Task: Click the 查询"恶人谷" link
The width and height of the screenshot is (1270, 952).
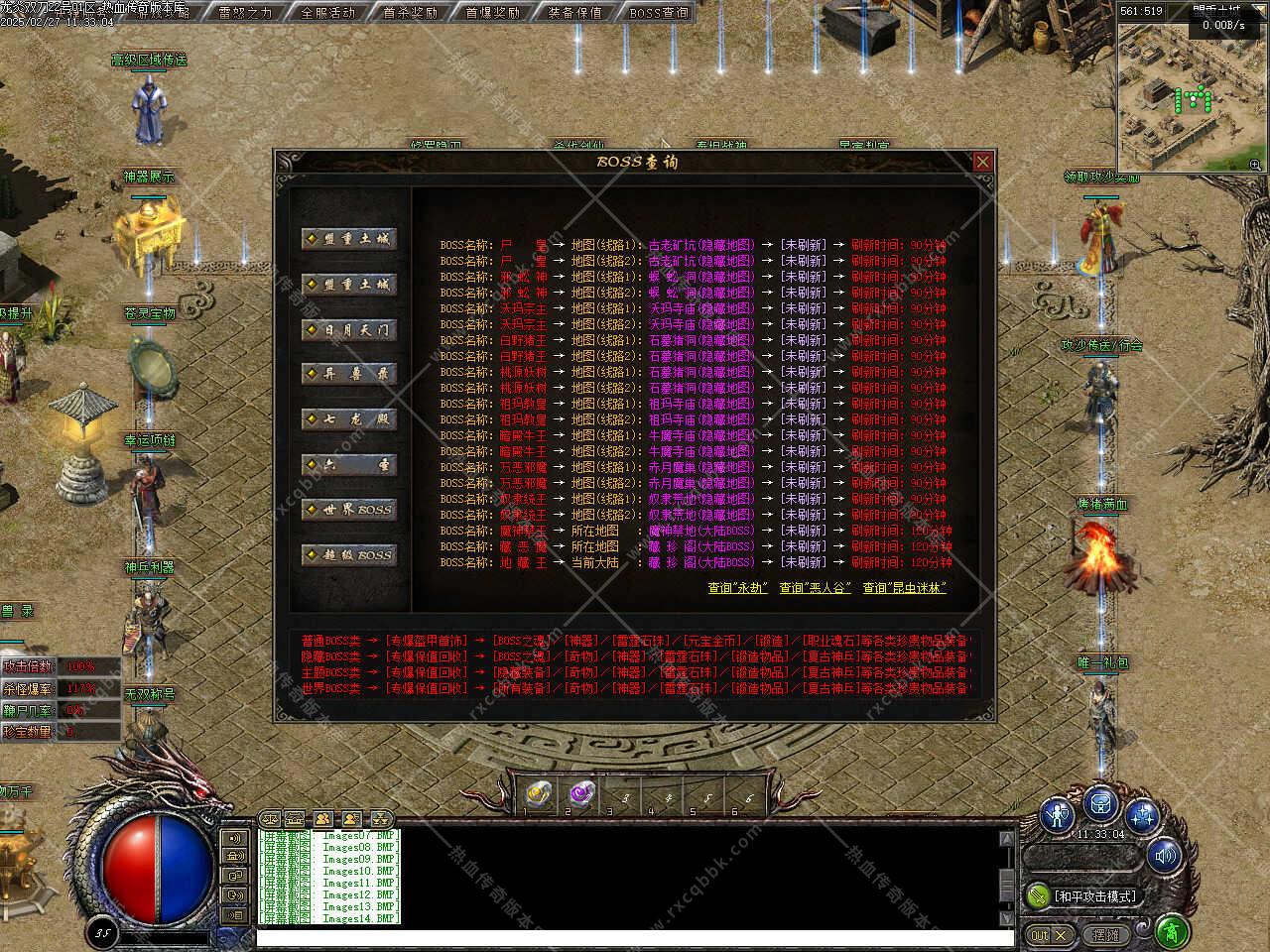Action: 815,588
